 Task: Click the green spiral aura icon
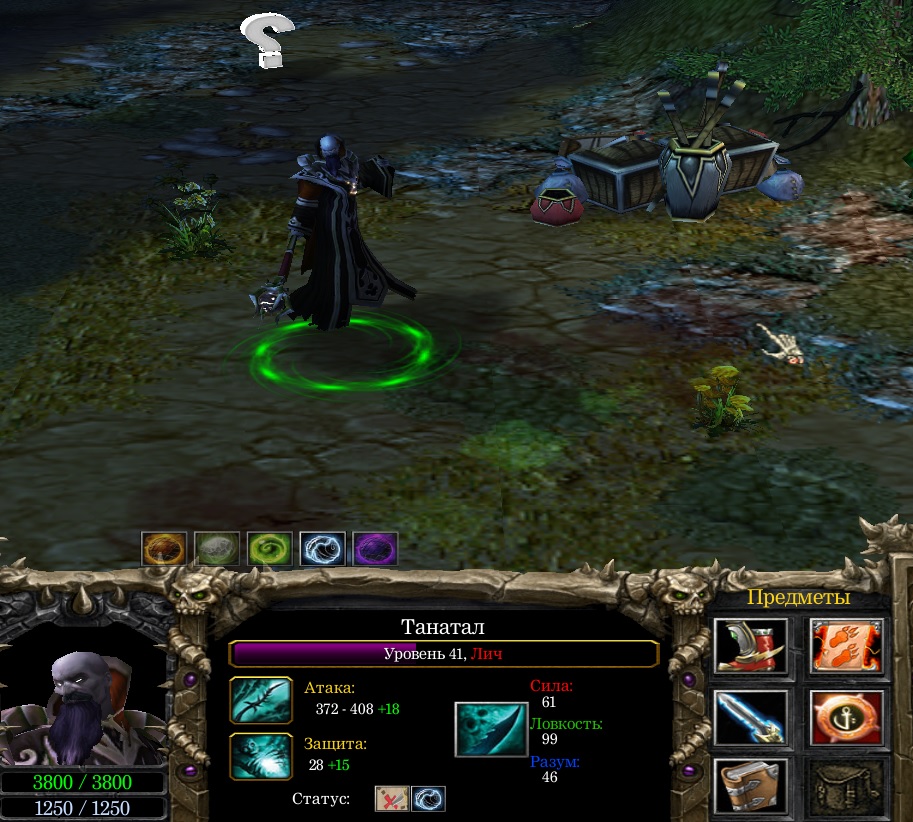pos(270,549)
